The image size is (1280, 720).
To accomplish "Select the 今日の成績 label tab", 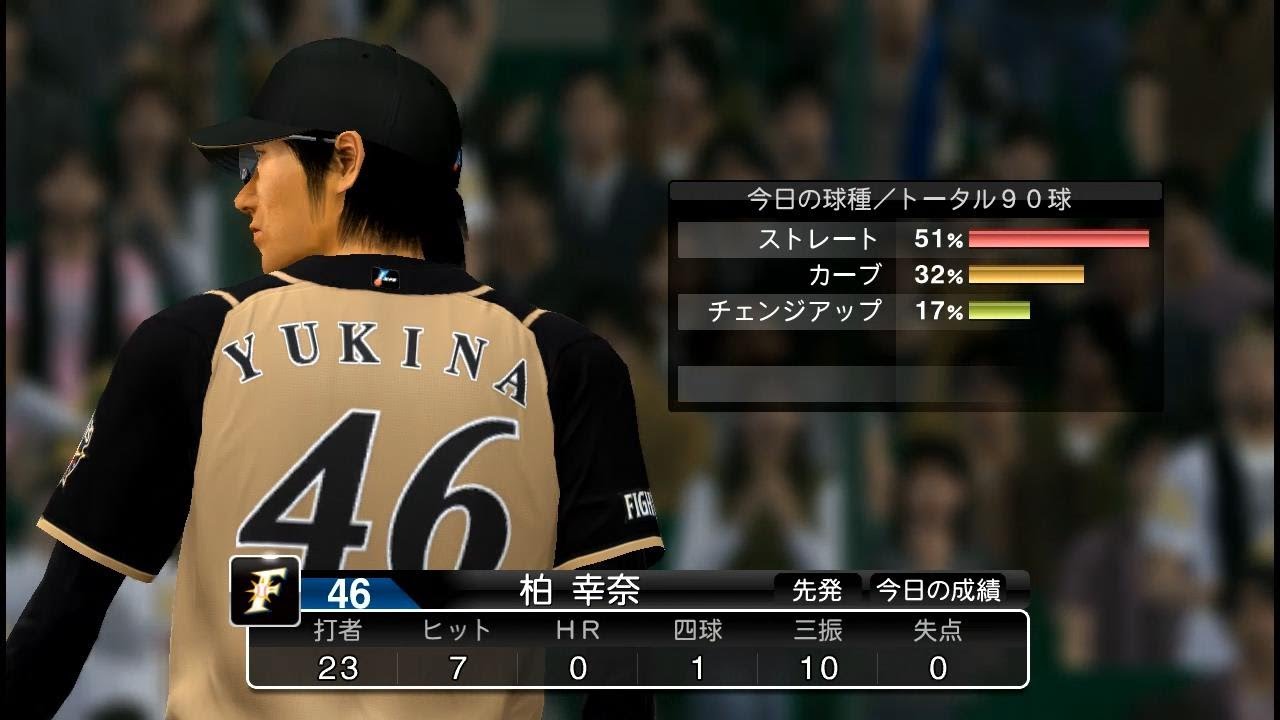I will tap(938, 591).
